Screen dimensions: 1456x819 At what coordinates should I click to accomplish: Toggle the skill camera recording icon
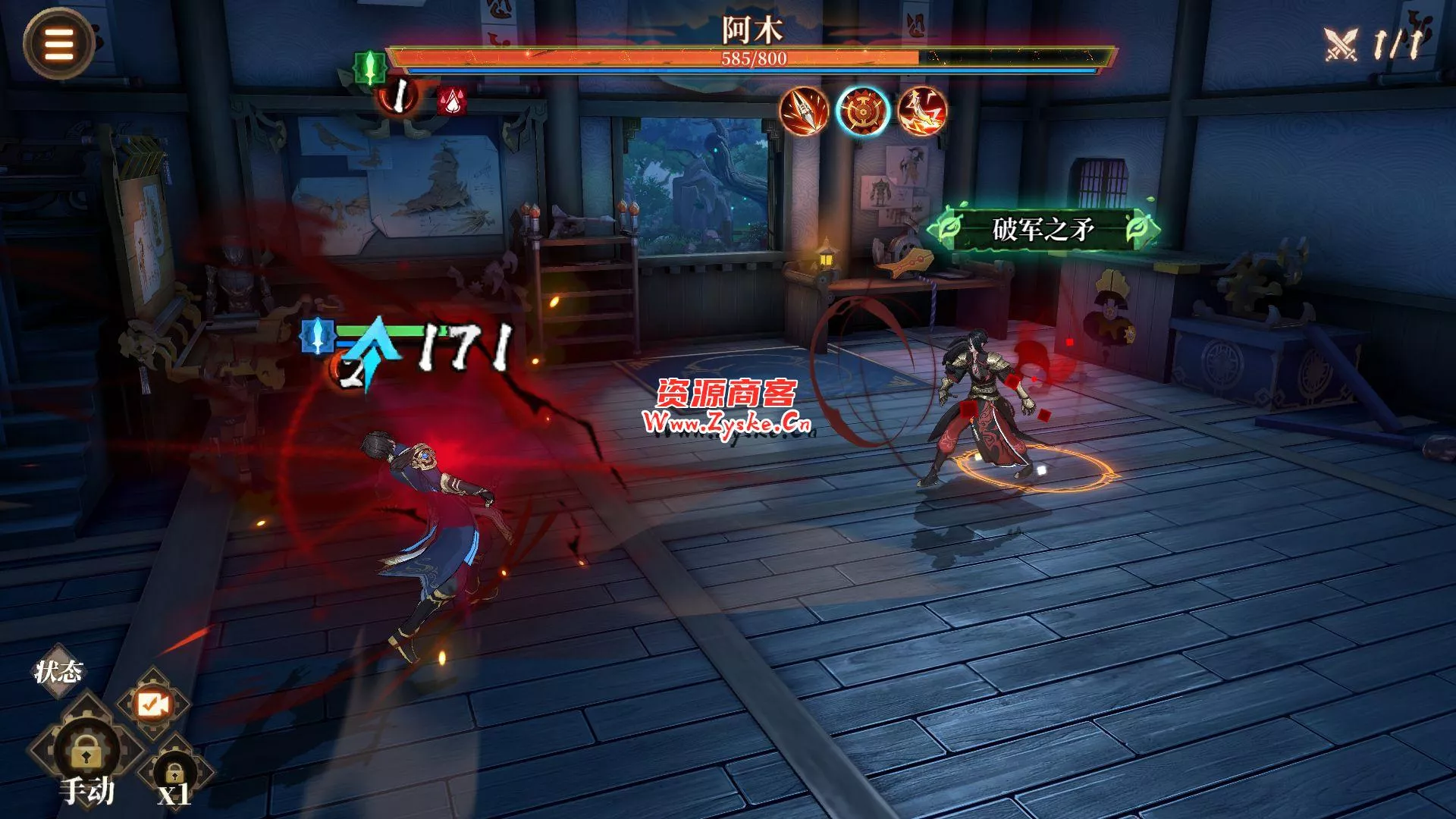[152, 704]
